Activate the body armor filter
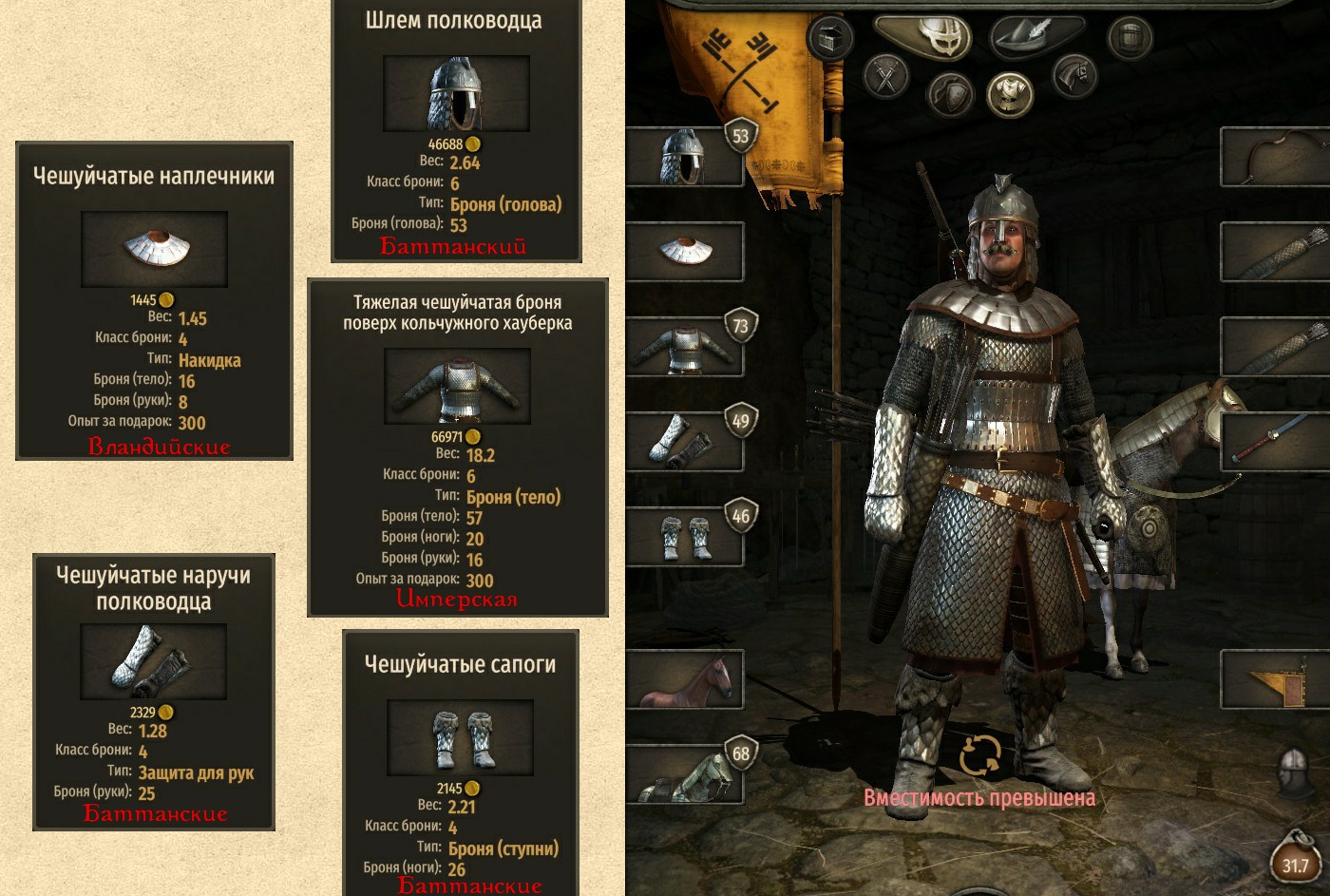The image size is (1330, 896). coord(1010,93)
